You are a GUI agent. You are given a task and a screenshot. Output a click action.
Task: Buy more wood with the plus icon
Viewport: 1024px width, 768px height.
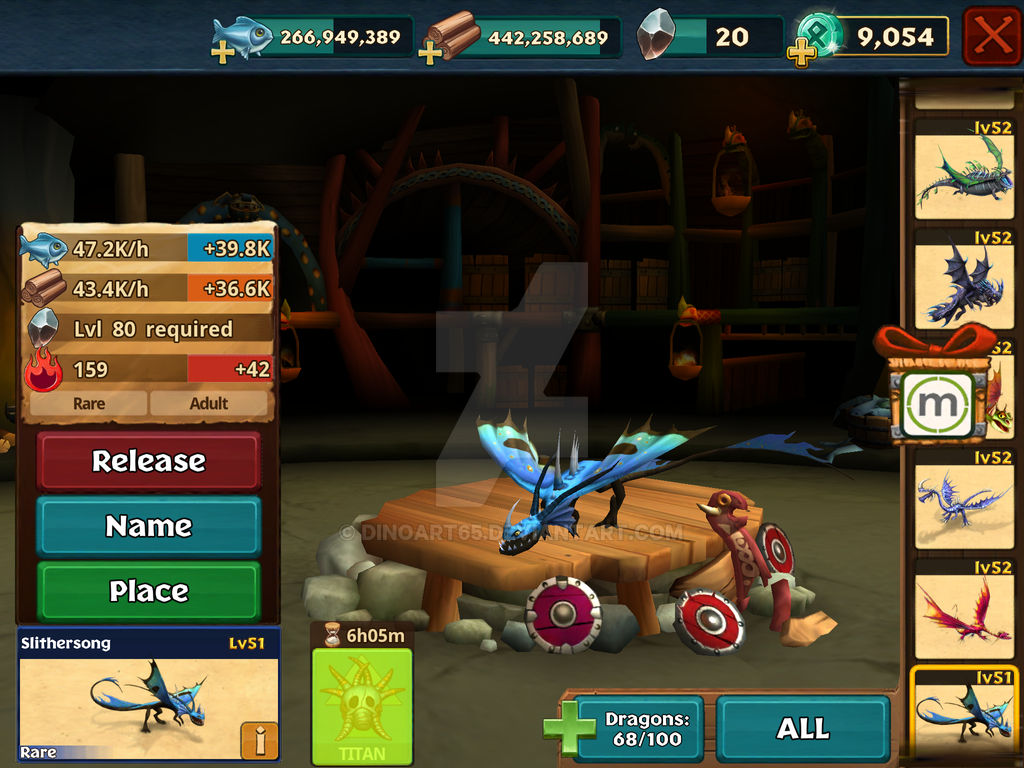pyautogui.click(x=431, y=52)
